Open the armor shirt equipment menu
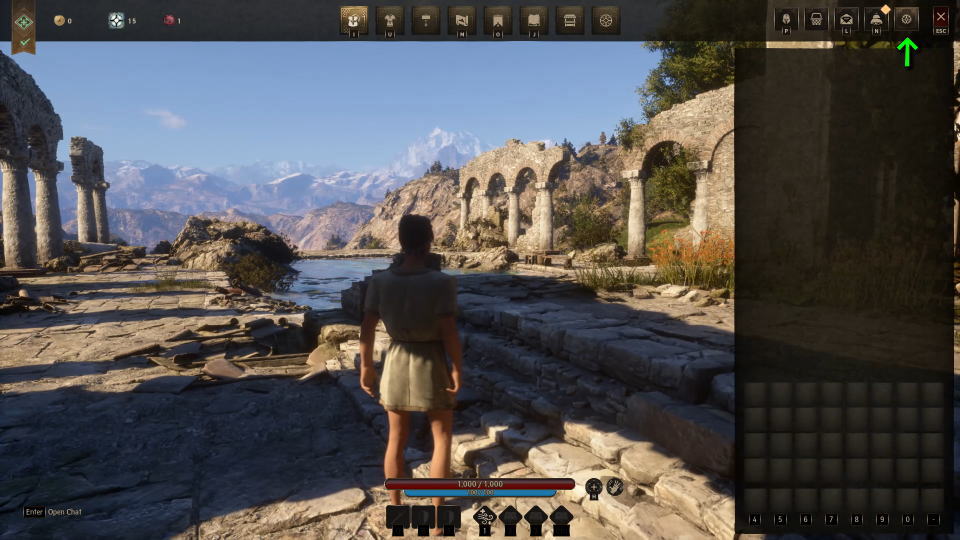 pyautogui.click(x=390, y=19)
